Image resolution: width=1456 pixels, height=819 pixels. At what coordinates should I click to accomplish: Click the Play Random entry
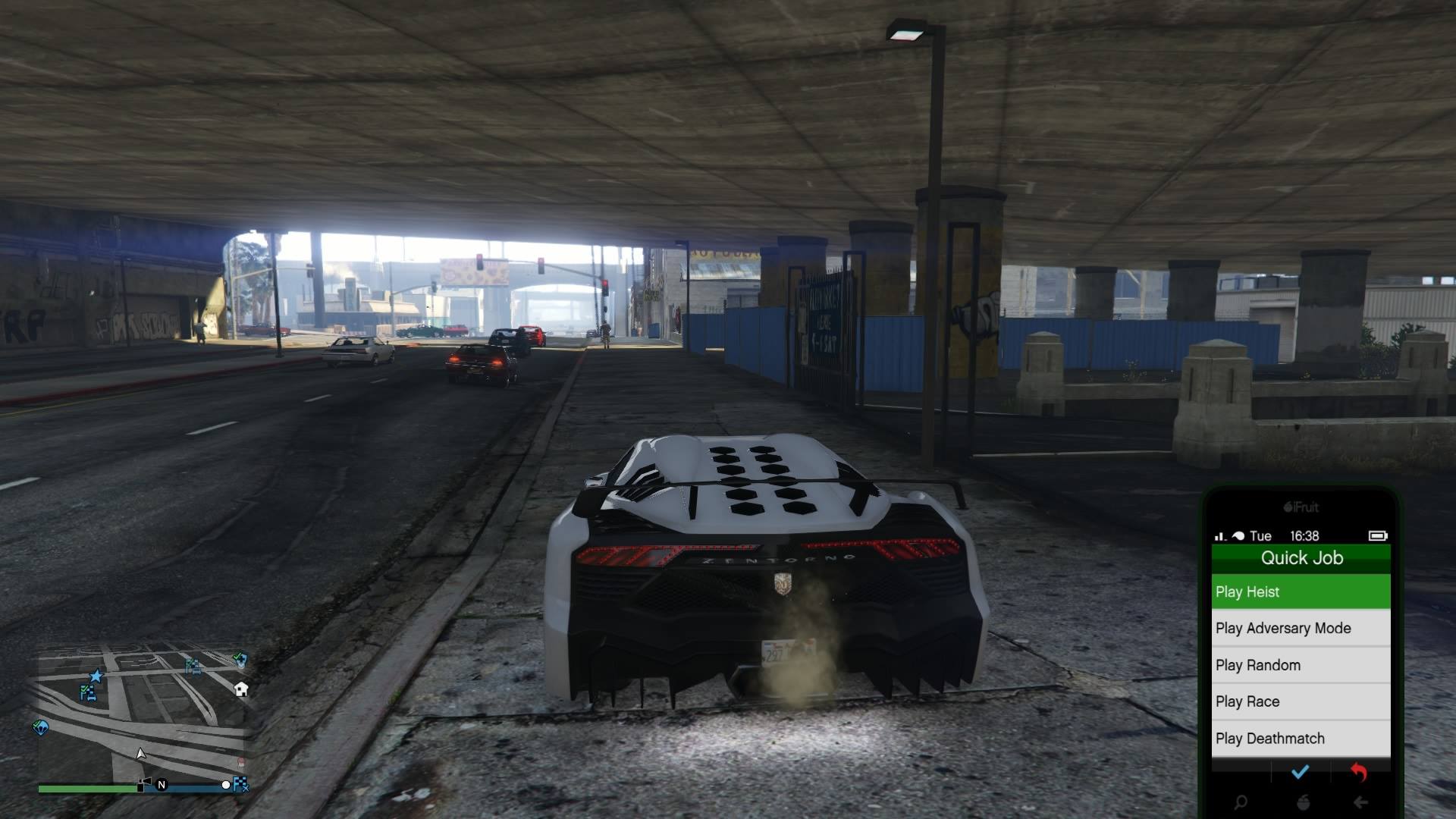(1302, 665)
